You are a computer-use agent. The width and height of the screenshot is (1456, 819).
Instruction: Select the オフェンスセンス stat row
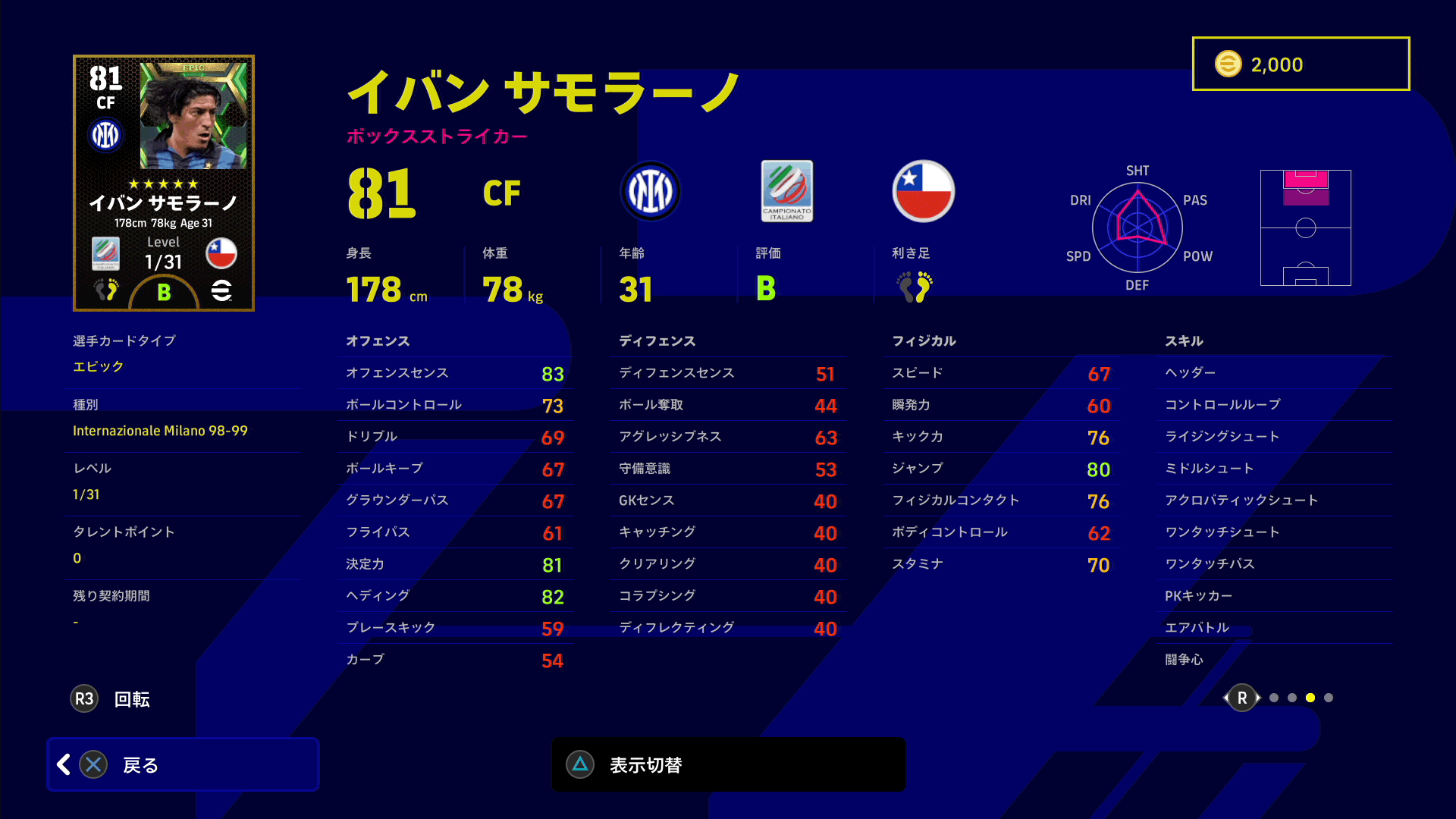[455, 372]
